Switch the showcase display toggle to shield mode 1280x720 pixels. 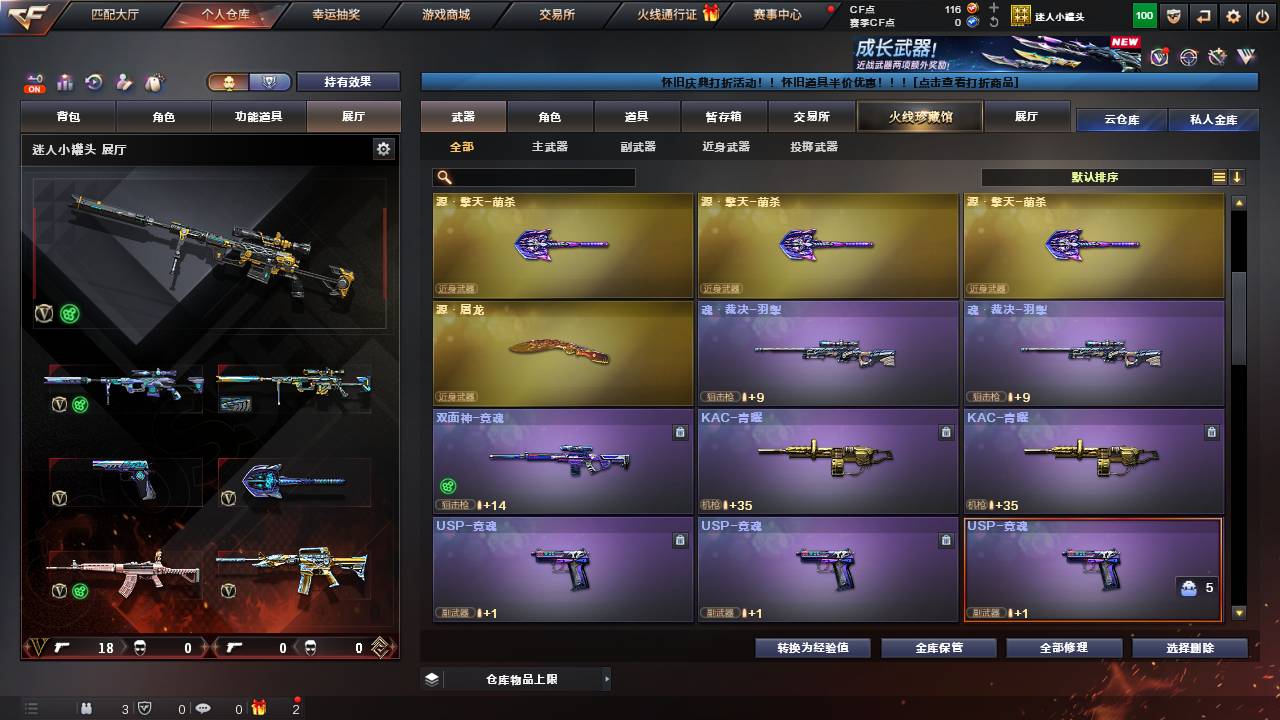pyautogui.click(x=270, y=82)
